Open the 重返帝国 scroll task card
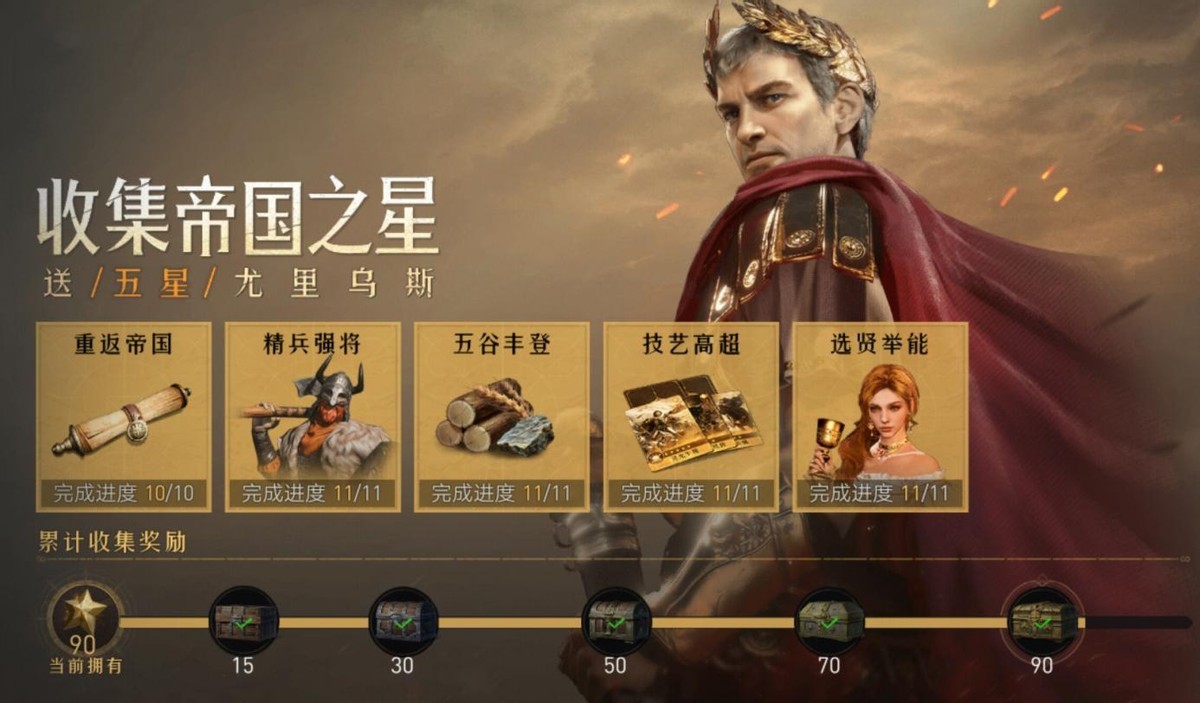Image resolution: width=1200 pixels, height=703 pixels. [x=123, y=417]
